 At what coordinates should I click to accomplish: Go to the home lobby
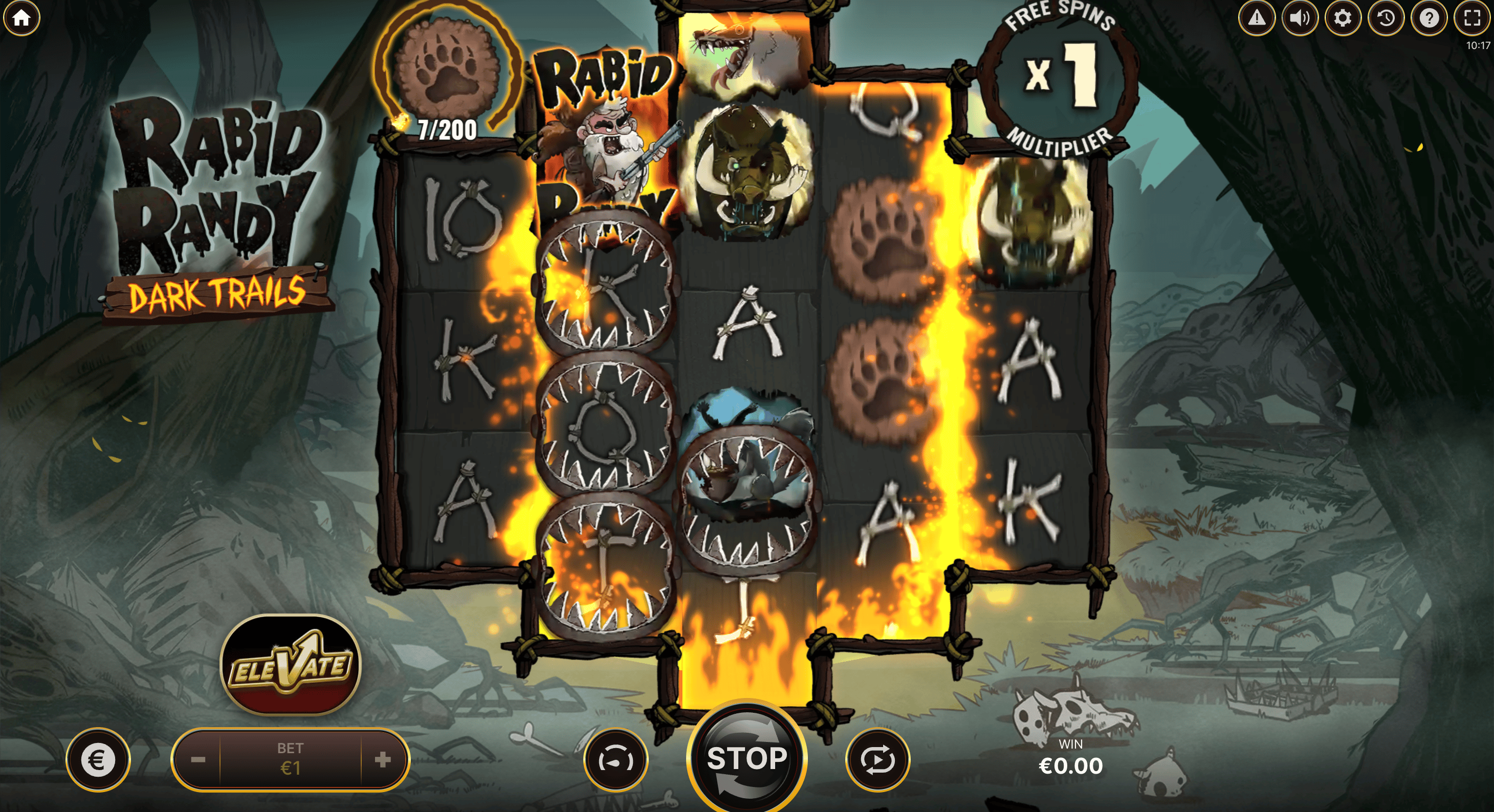(21, 18)
